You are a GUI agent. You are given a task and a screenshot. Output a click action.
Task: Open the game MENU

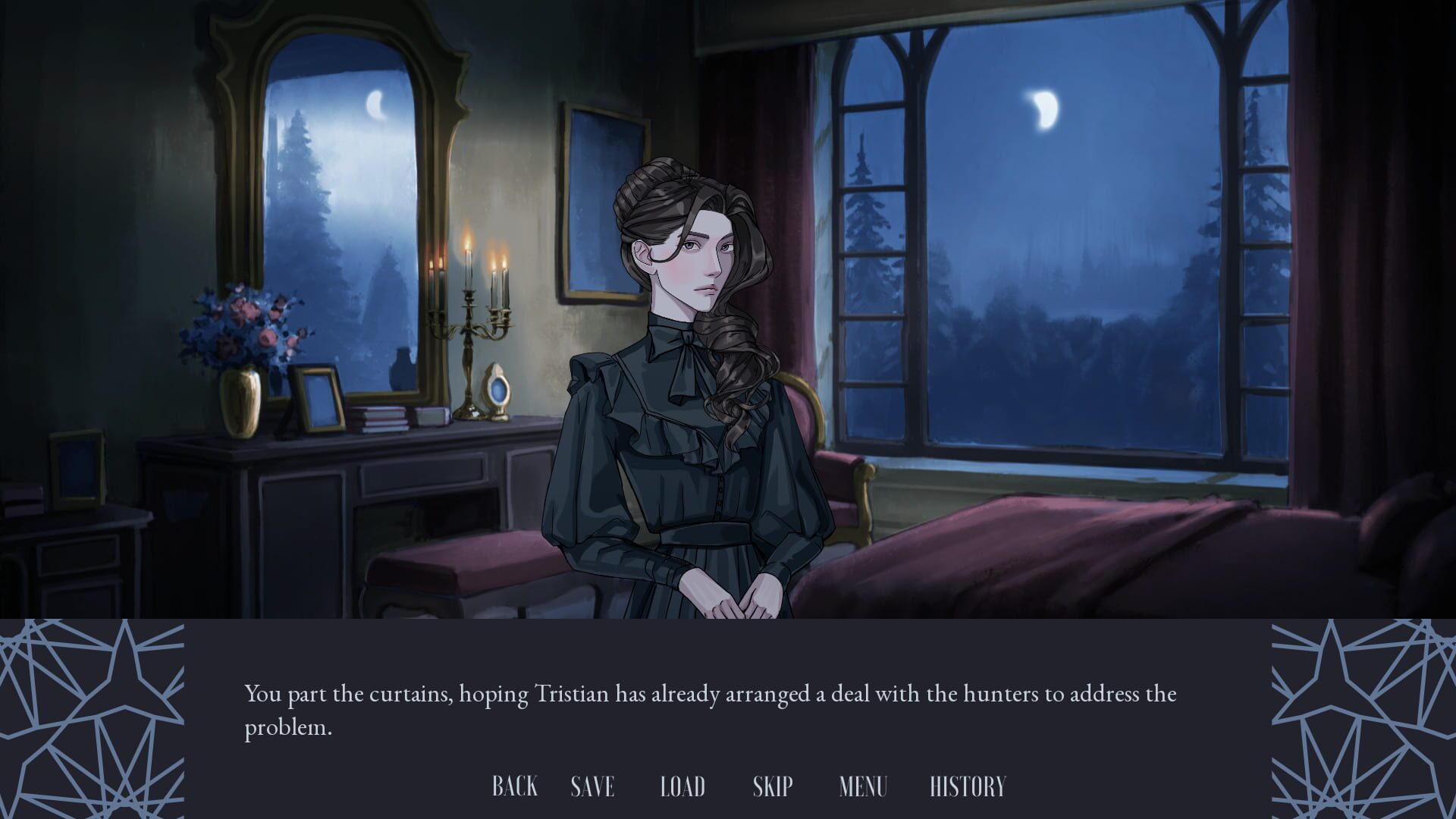click(863, 786)
